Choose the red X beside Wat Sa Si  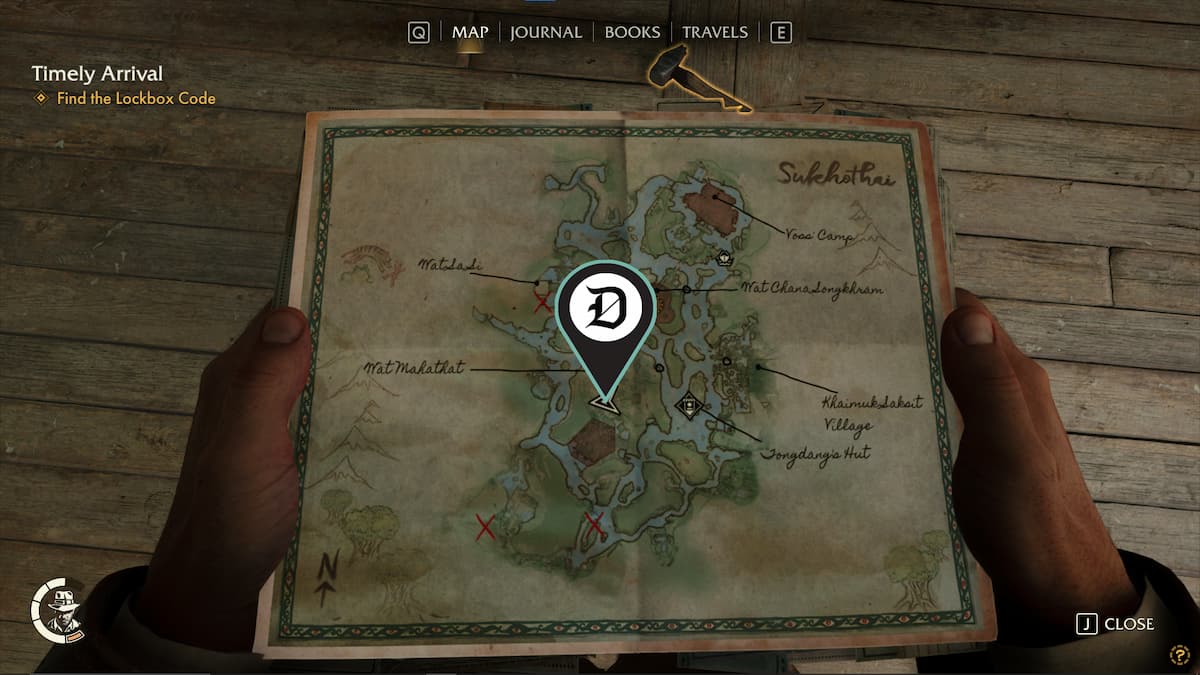[542, 302]
